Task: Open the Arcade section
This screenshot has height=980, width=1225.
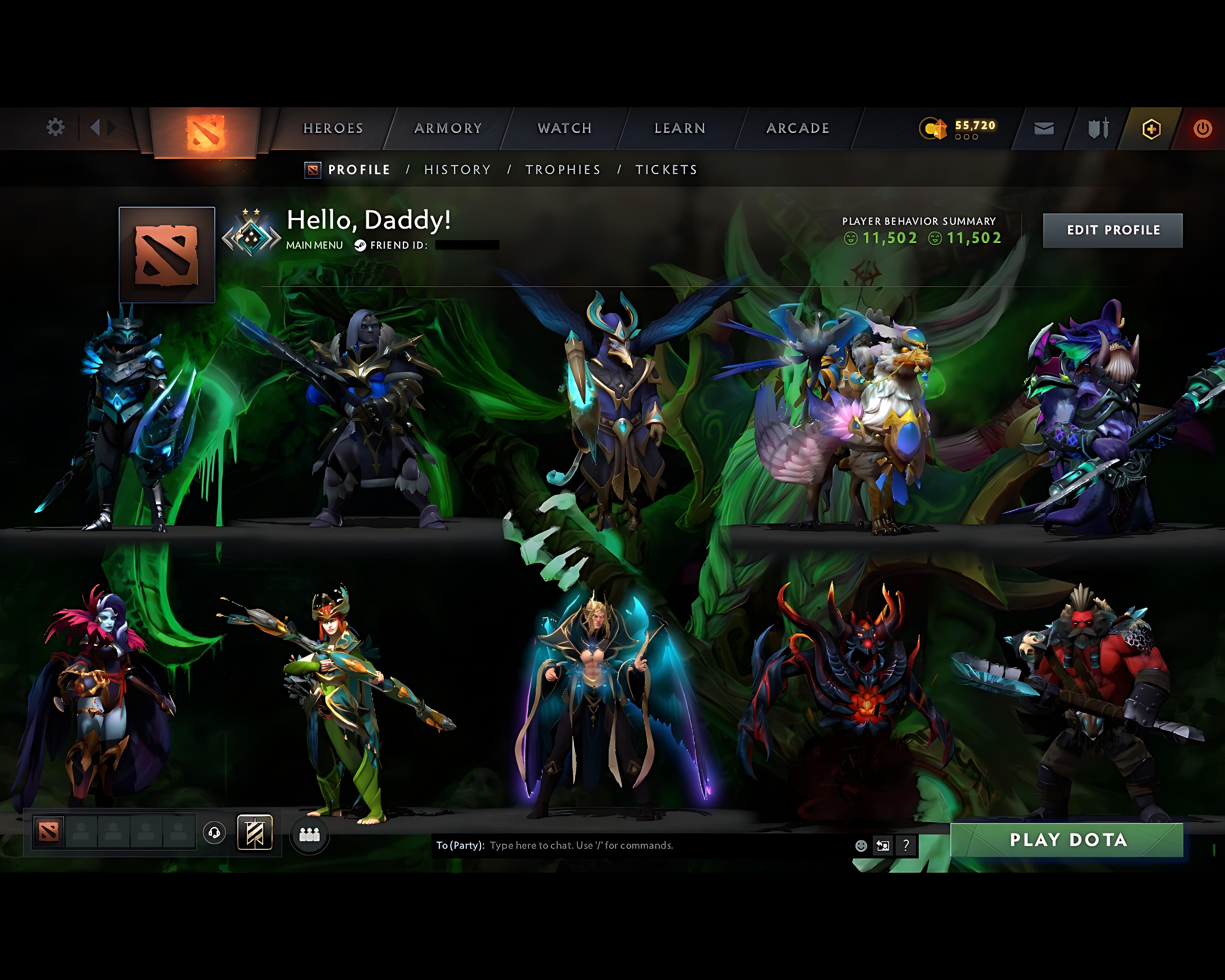Action: [x=798, y=128]
